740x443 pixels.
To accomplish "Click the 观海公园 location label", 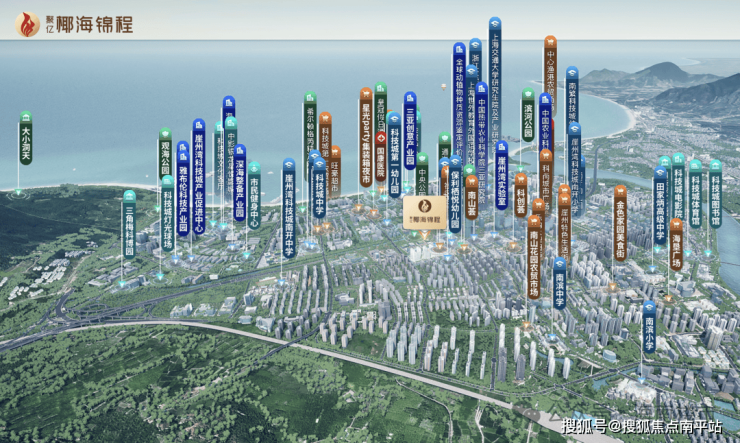I will (165, 155).
